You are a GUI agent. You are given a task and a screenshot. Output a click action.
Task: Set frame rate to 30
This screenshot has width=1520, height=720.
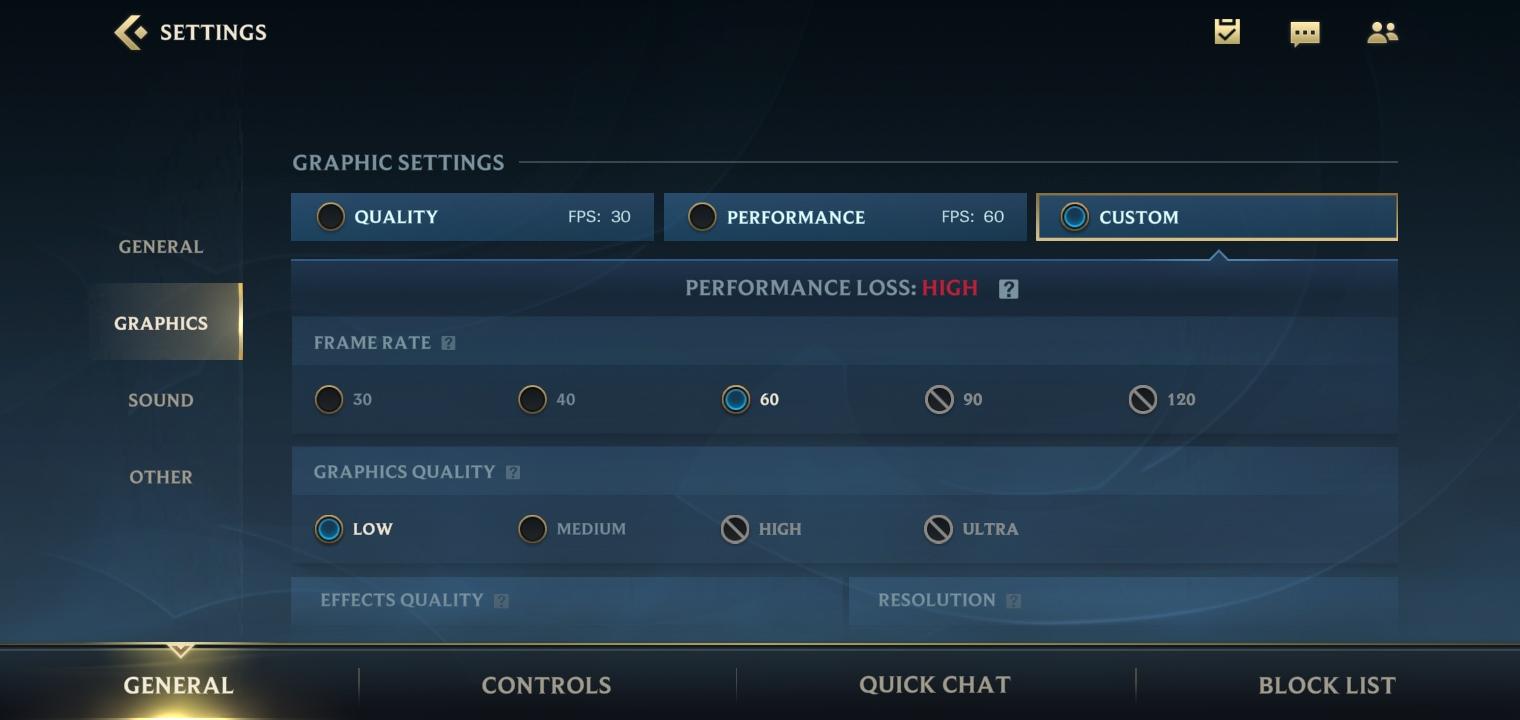(x=329, y=400)
